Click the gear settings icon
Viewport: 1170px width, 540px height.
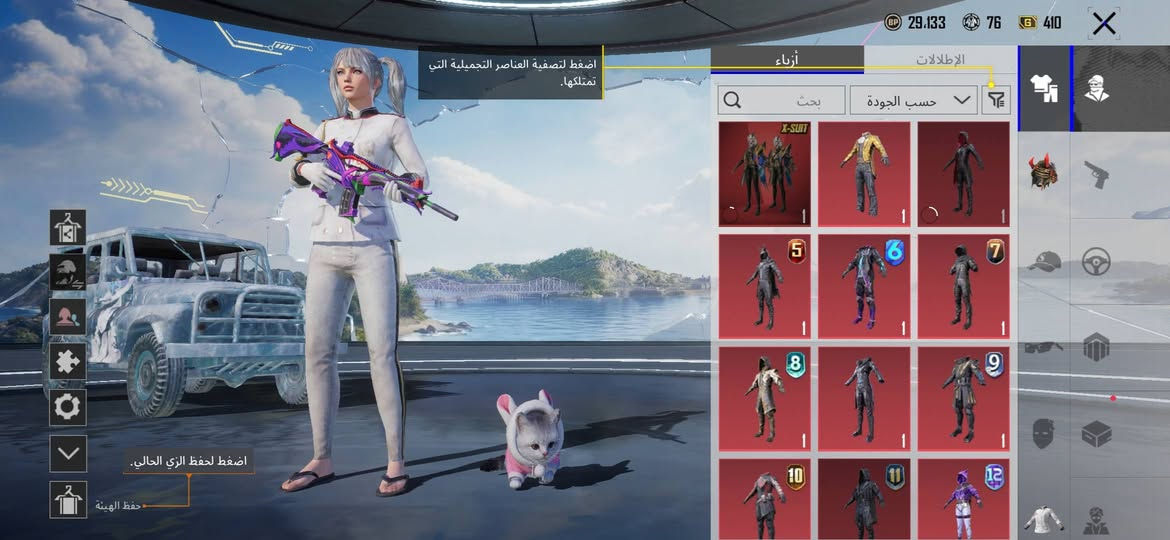(x=68, y=407)
